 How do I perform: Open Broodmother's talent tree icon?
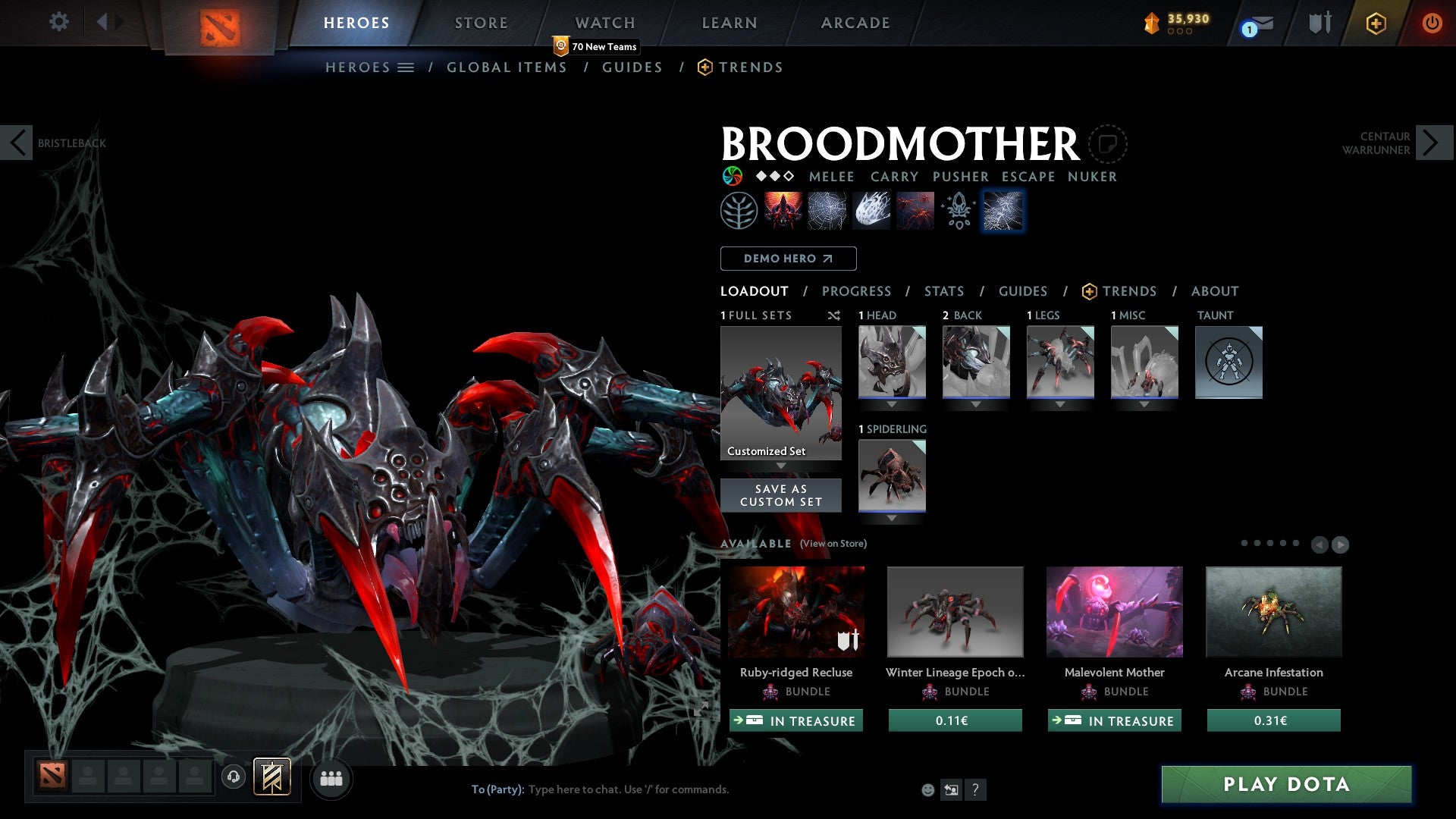click(737, 210)
